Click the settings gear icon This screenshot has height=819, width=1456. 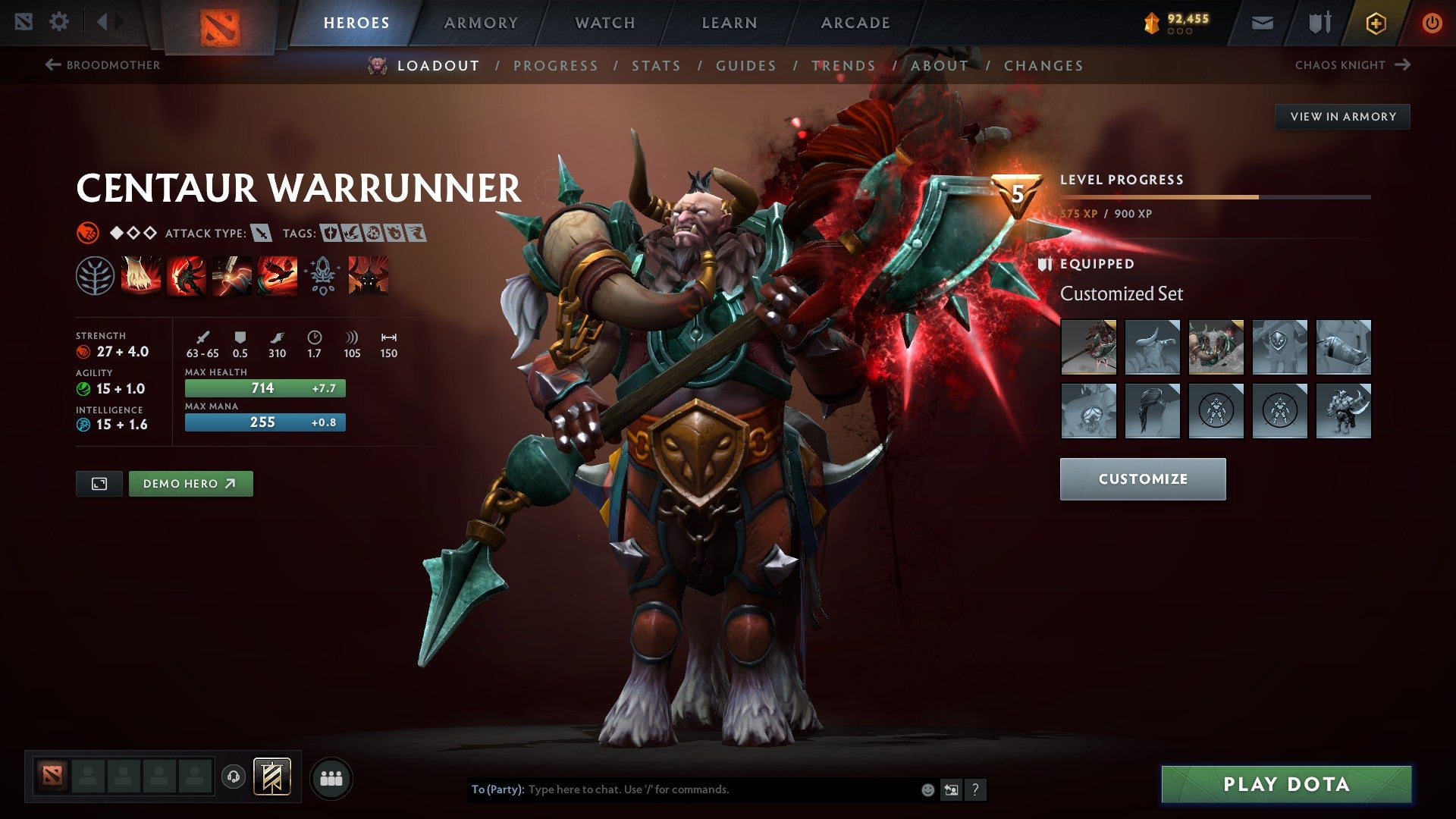pos(59,22)
